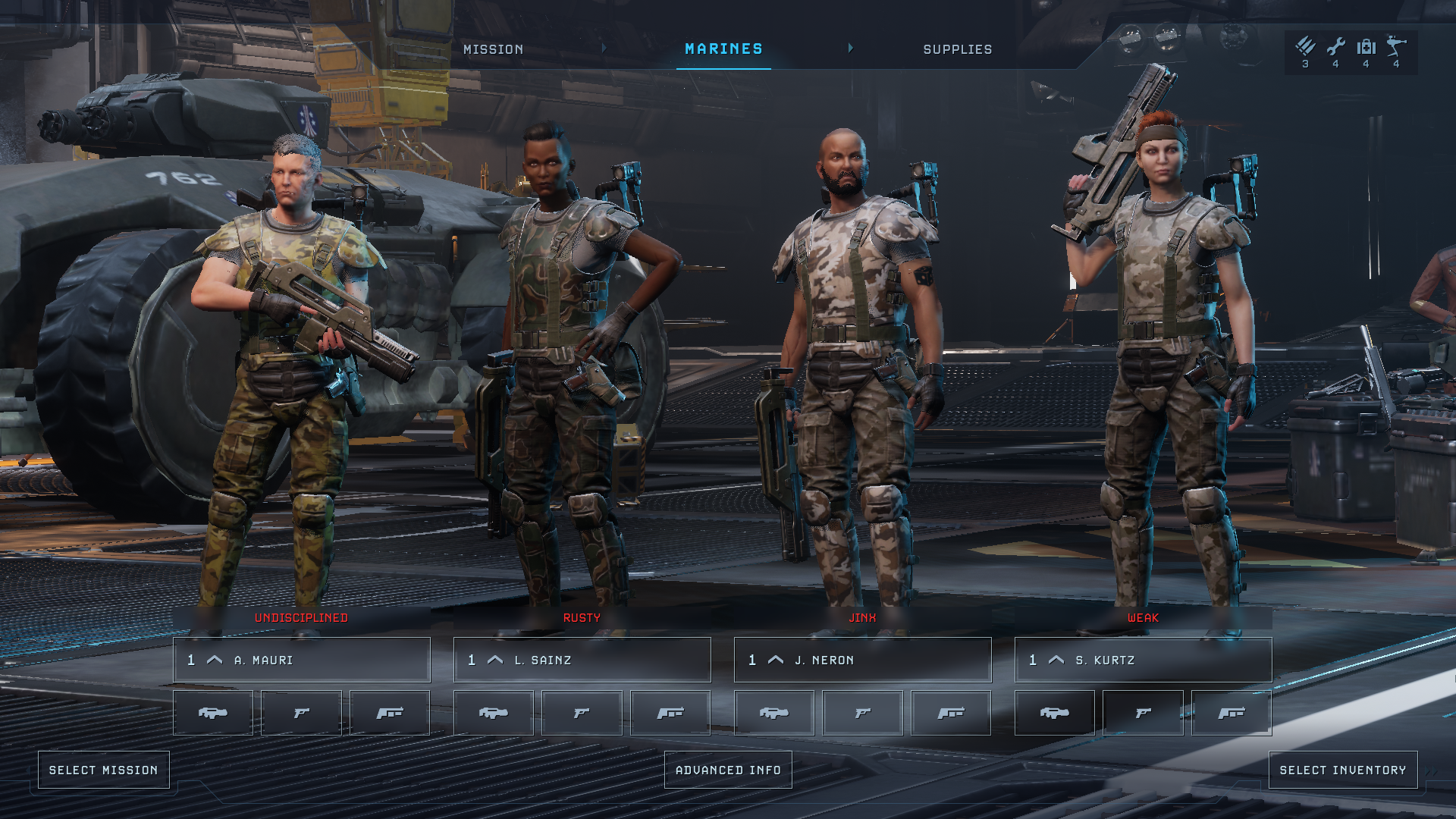The width and height of the screenshot is (1456, 819).
Task: Open the Supplies tab
Action: coord(957,49)
